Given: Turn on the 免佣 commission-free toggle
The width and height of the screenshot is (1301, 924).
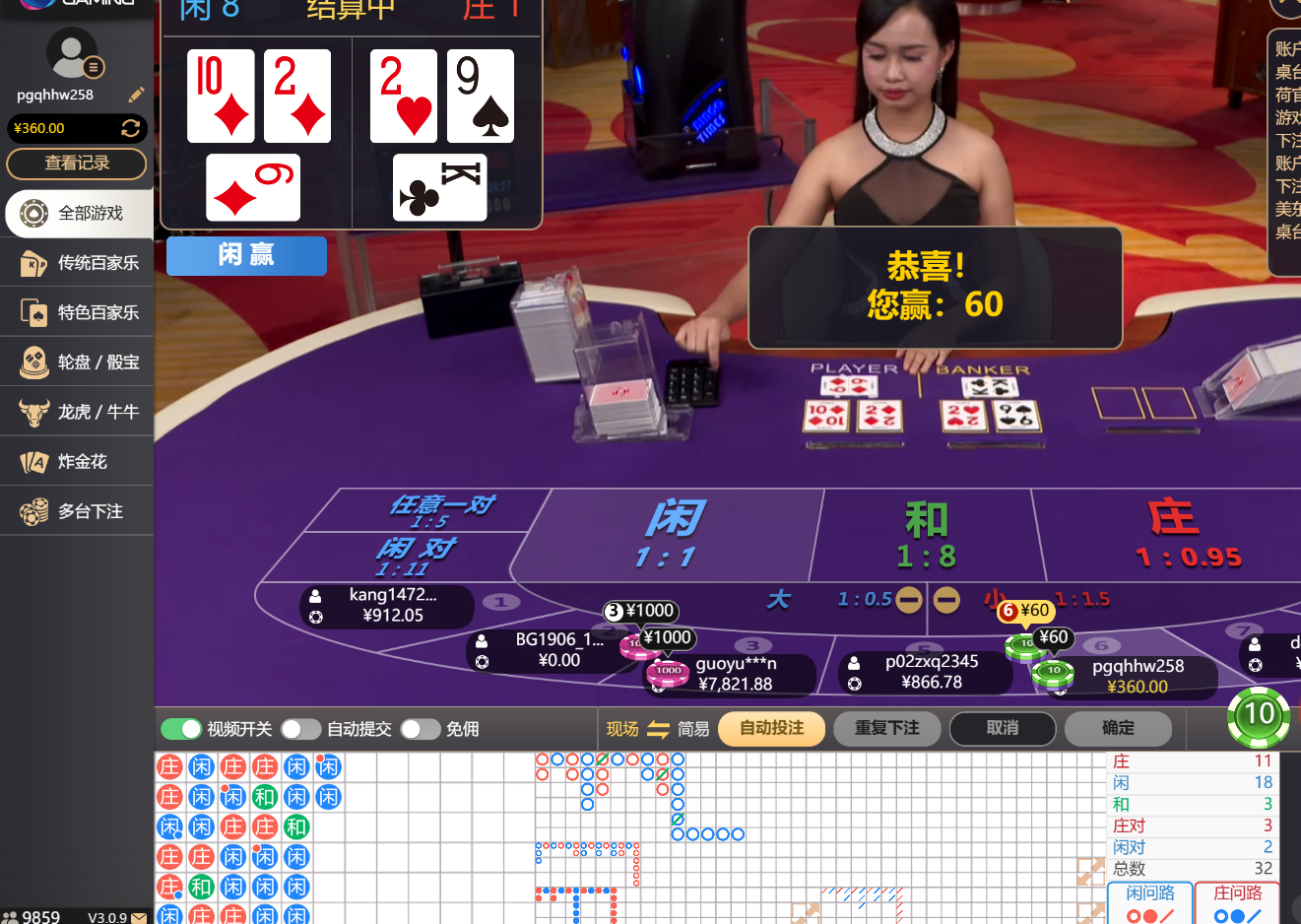Looking at the screenshot, I should click(421, 729).
